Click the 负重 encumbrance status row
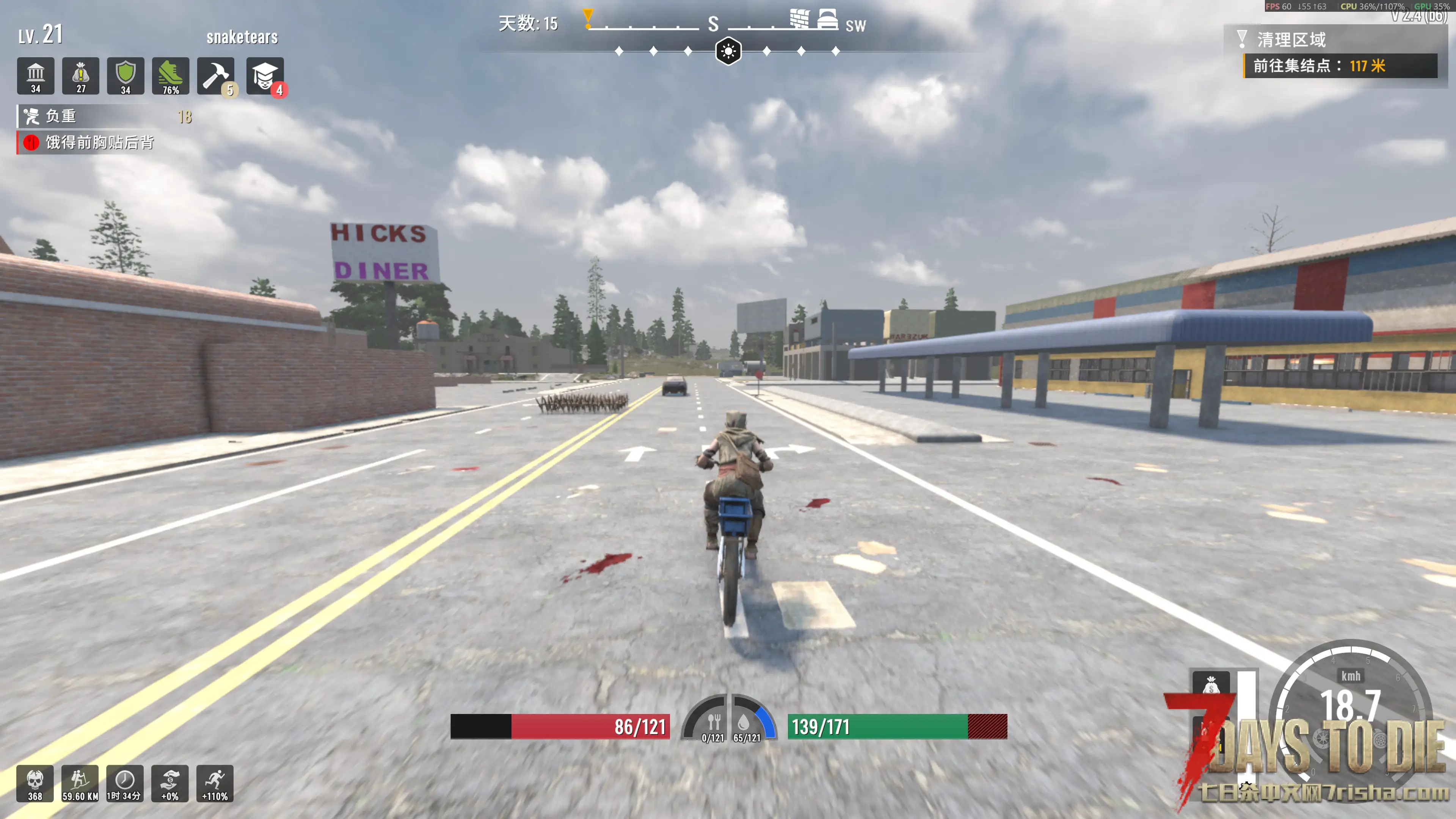1456x819 pixels. click(x=105, y=116)
